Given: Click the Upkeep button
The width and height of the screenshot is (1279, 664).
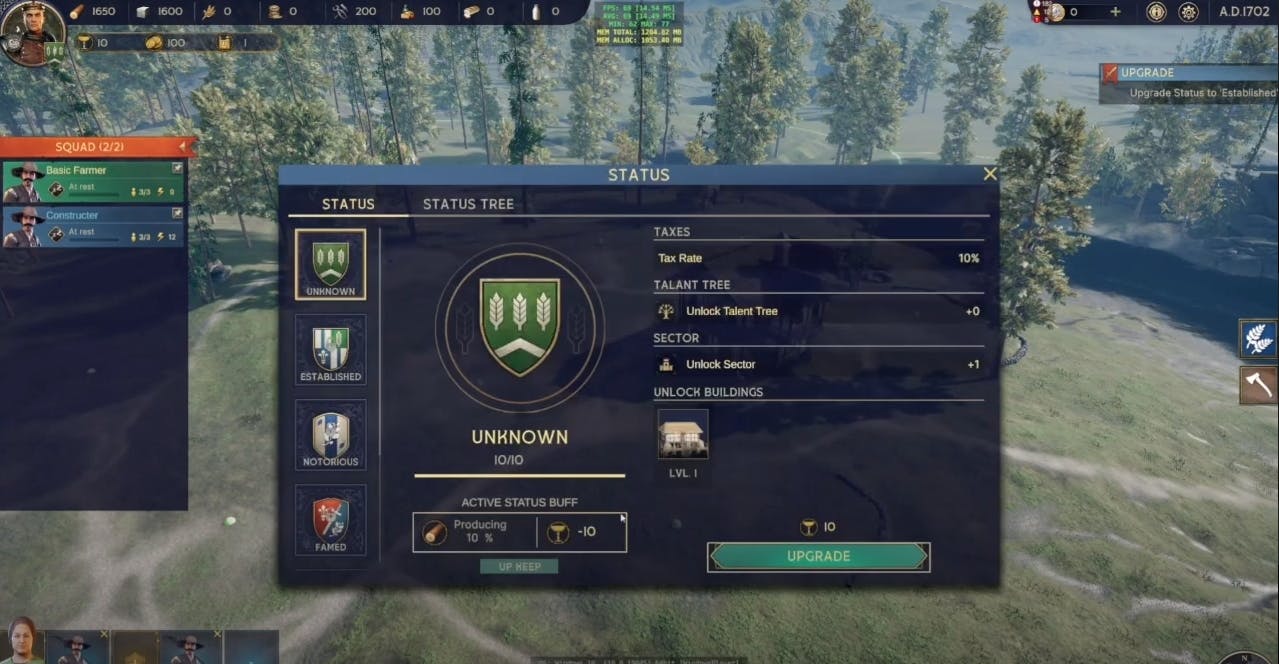Looking at the screenshot, I should (x=519, y=566).
